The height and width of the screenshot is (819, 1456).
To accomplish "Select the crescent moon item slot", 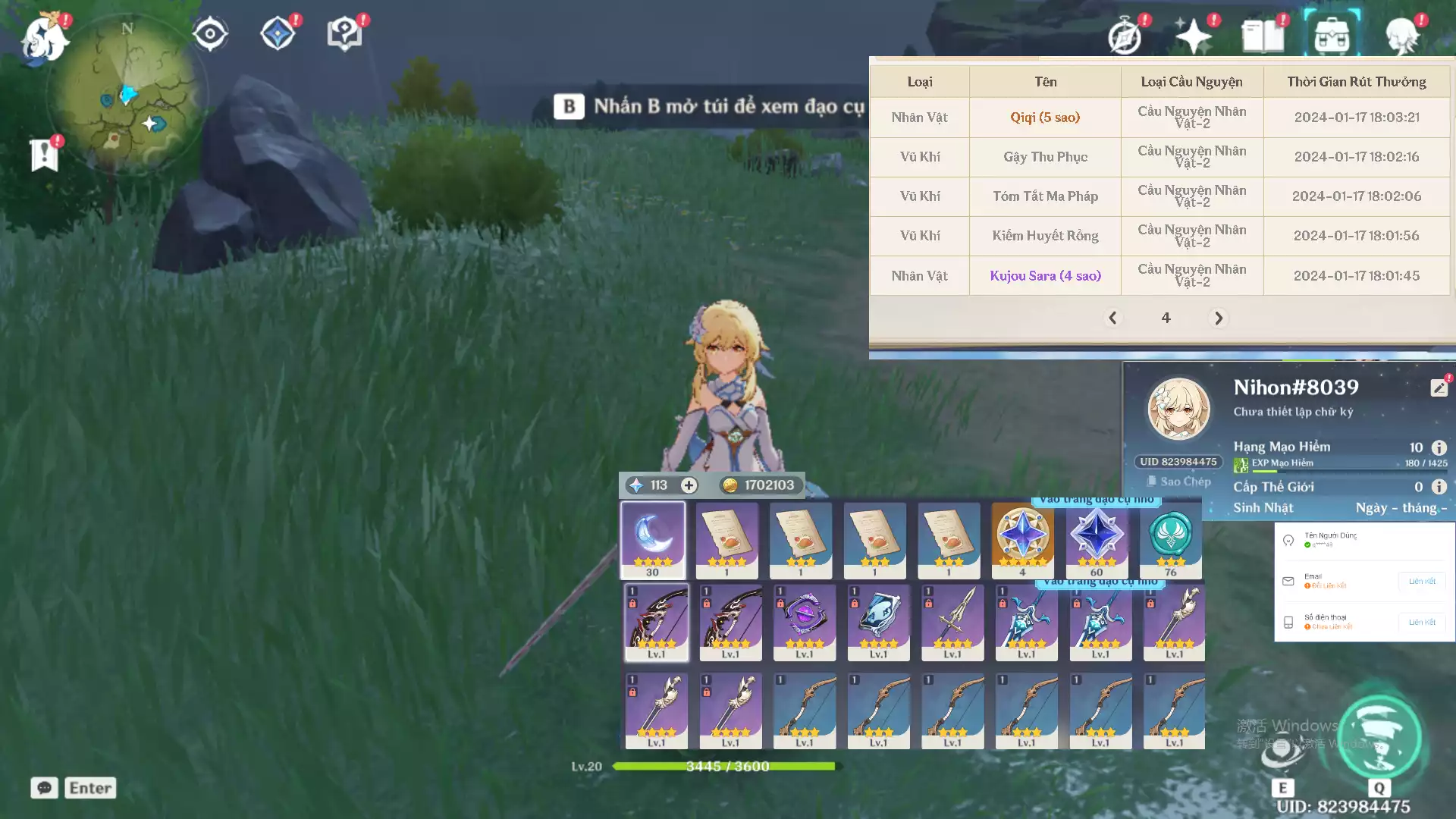I will [653, 539].
